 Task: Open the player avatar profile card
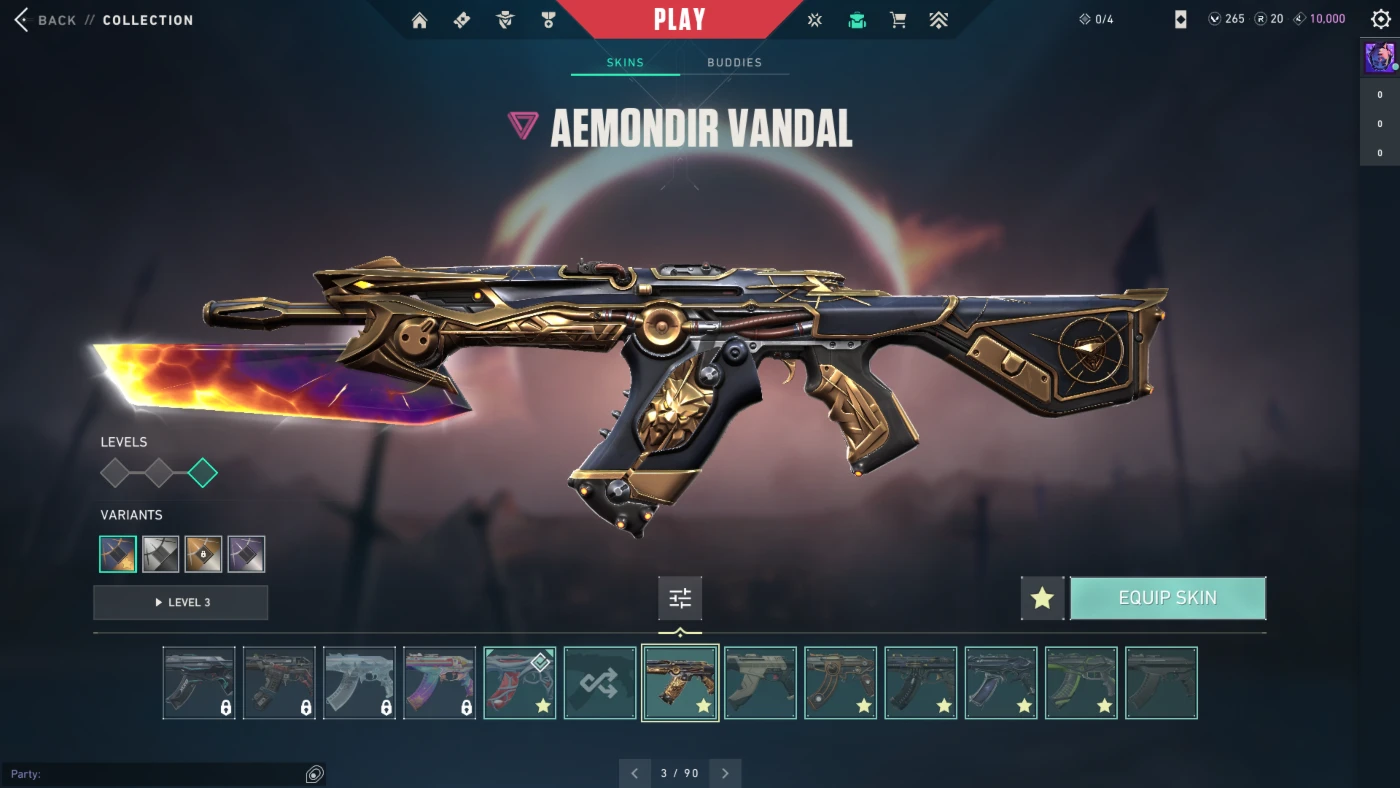pyautogui.click(x=1380, y=58)
